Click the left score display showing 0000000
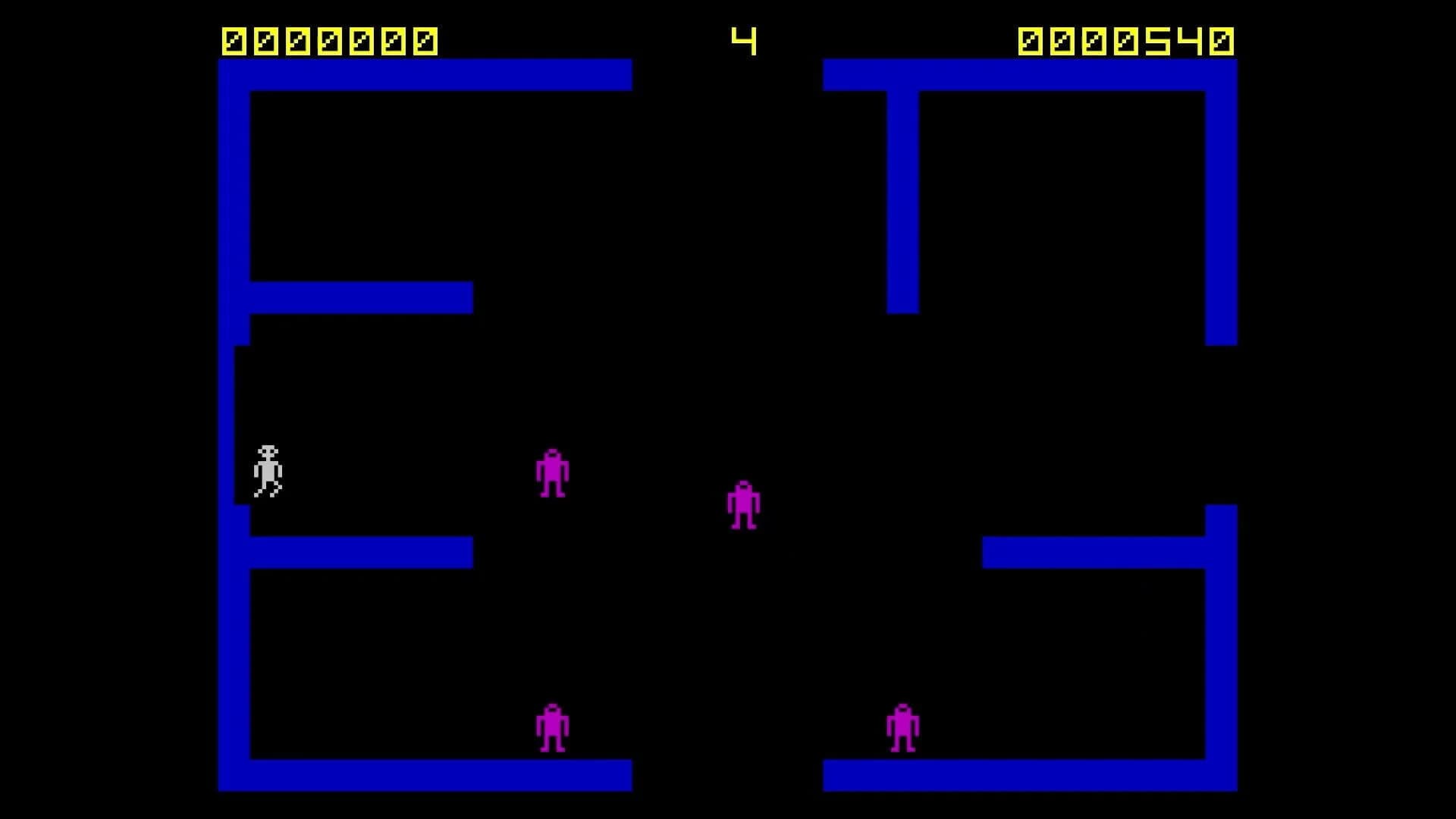The height and width of the screenshot is (819, 1456). [328, 39]
